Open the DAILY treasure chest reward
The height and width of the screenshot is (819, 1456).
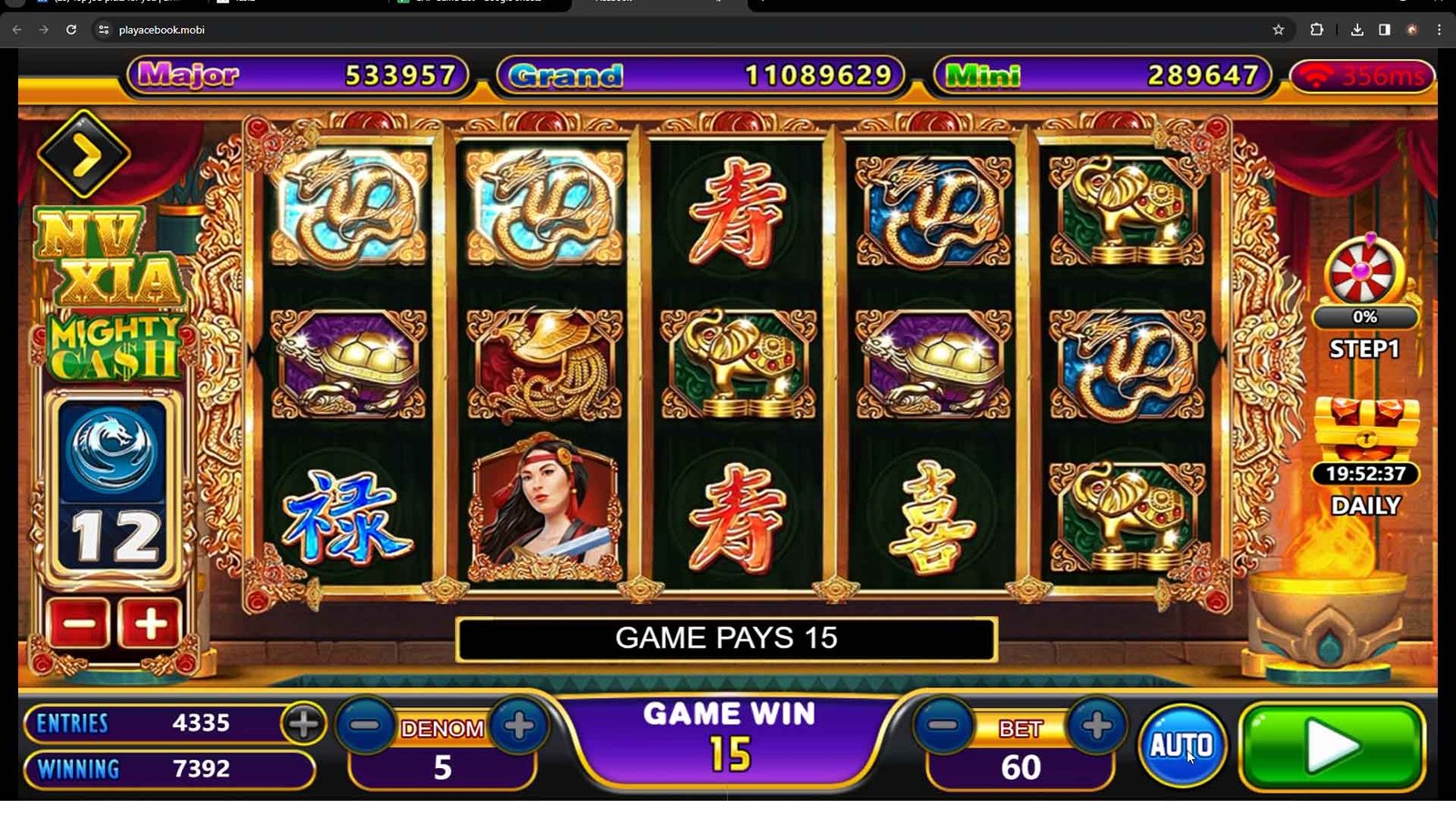pos(1366,430)
